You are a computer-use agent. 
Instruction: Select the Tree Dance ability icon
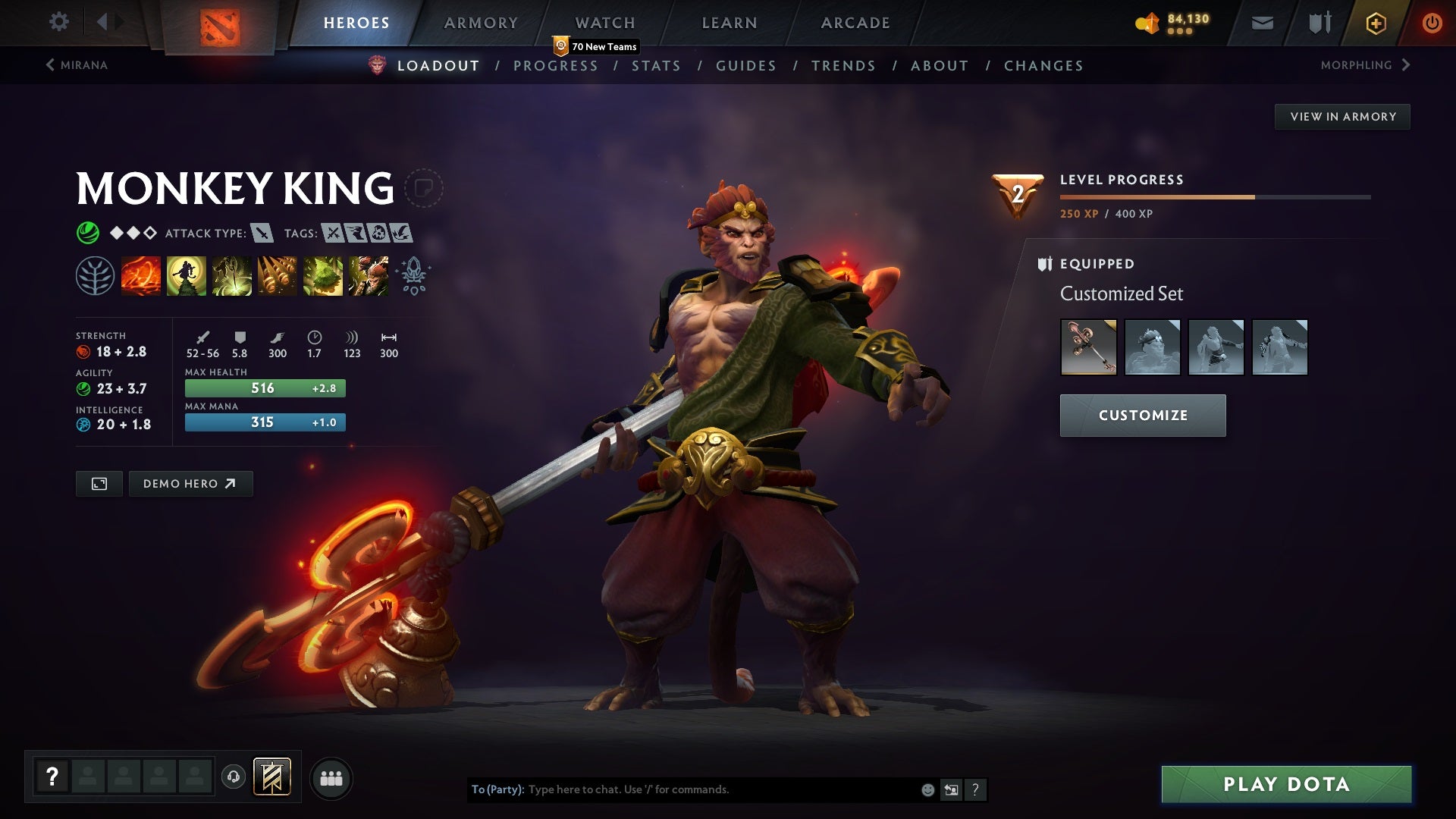(x=186, y=275)
